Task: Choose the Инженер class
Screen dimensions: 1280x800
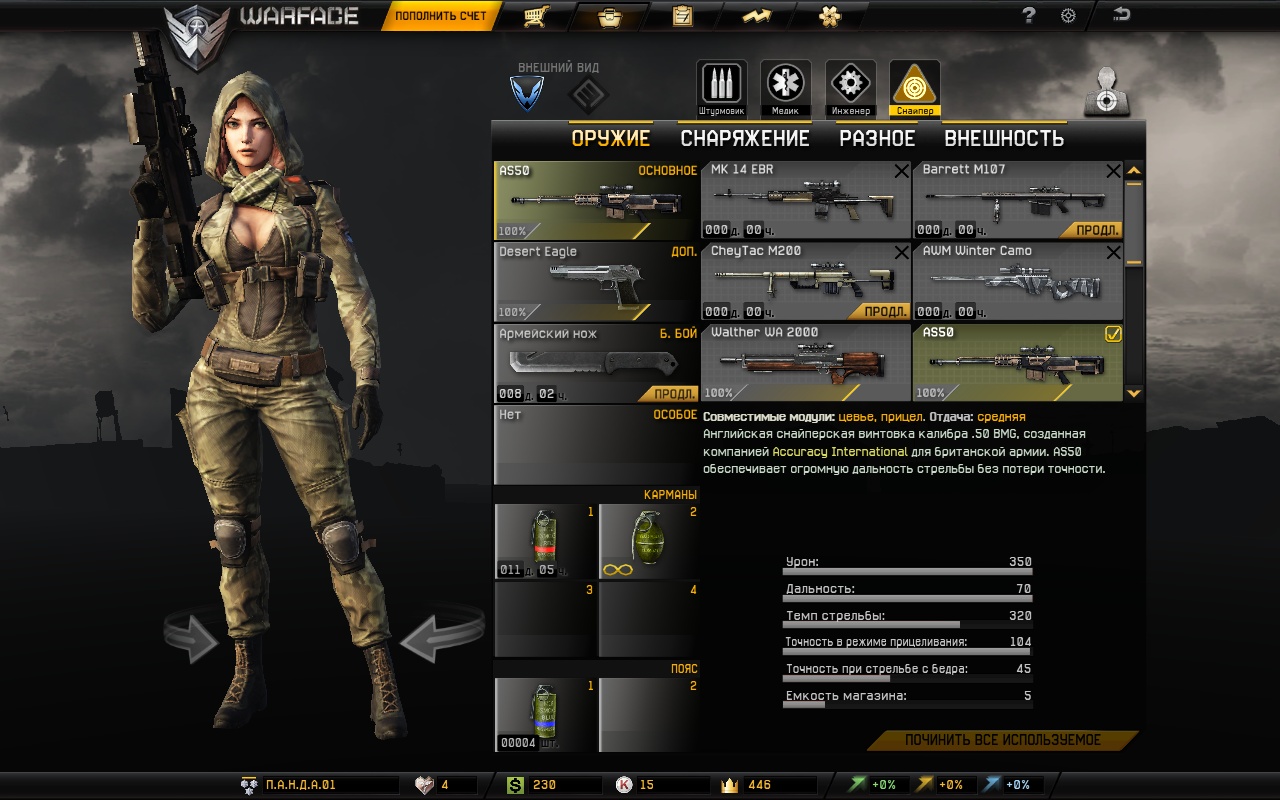Action: (x=850, y=88)
